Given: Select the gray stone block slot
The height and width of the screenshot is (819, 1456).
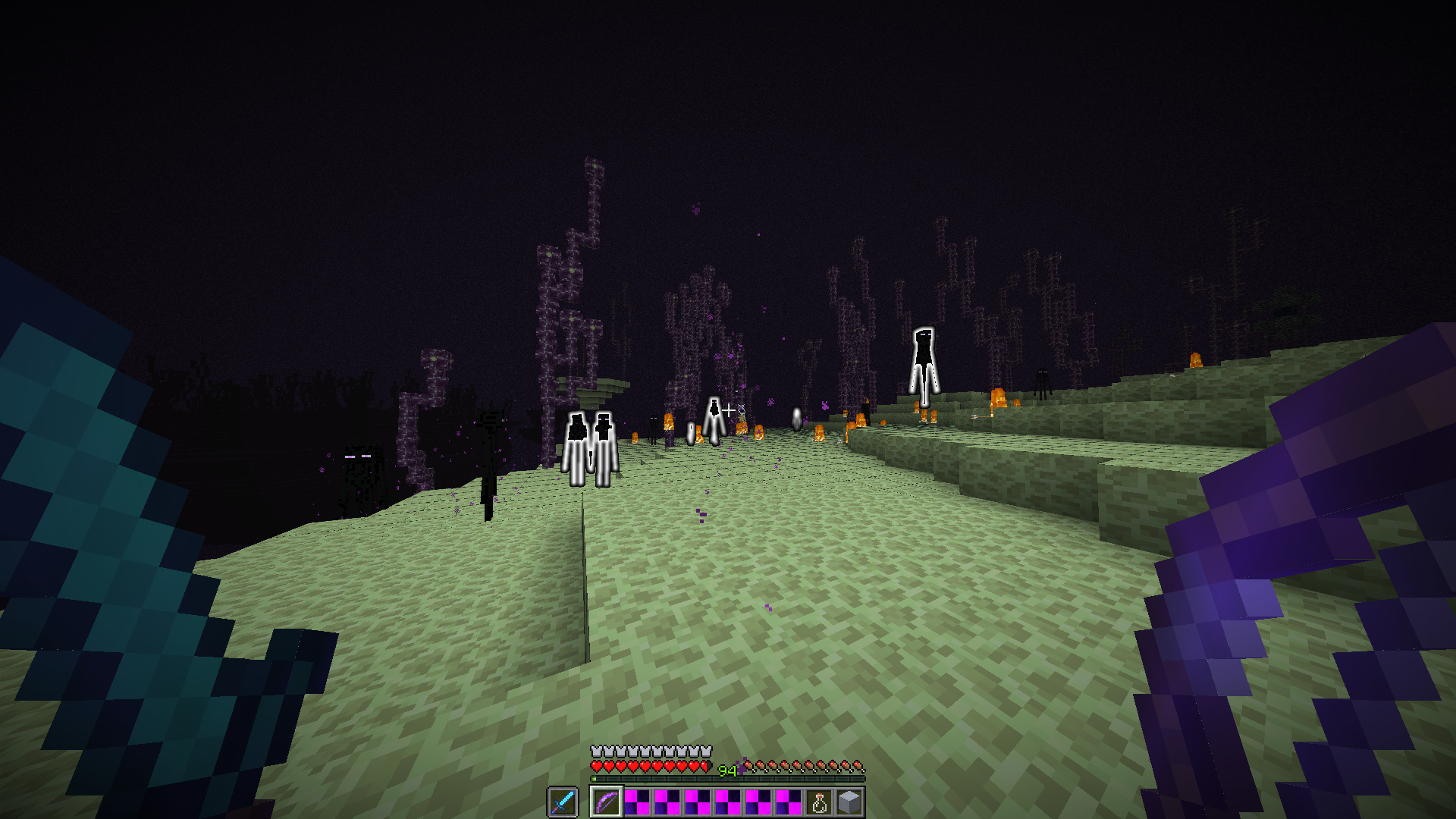Looking at the screenshot, I should tap(849, 802).
